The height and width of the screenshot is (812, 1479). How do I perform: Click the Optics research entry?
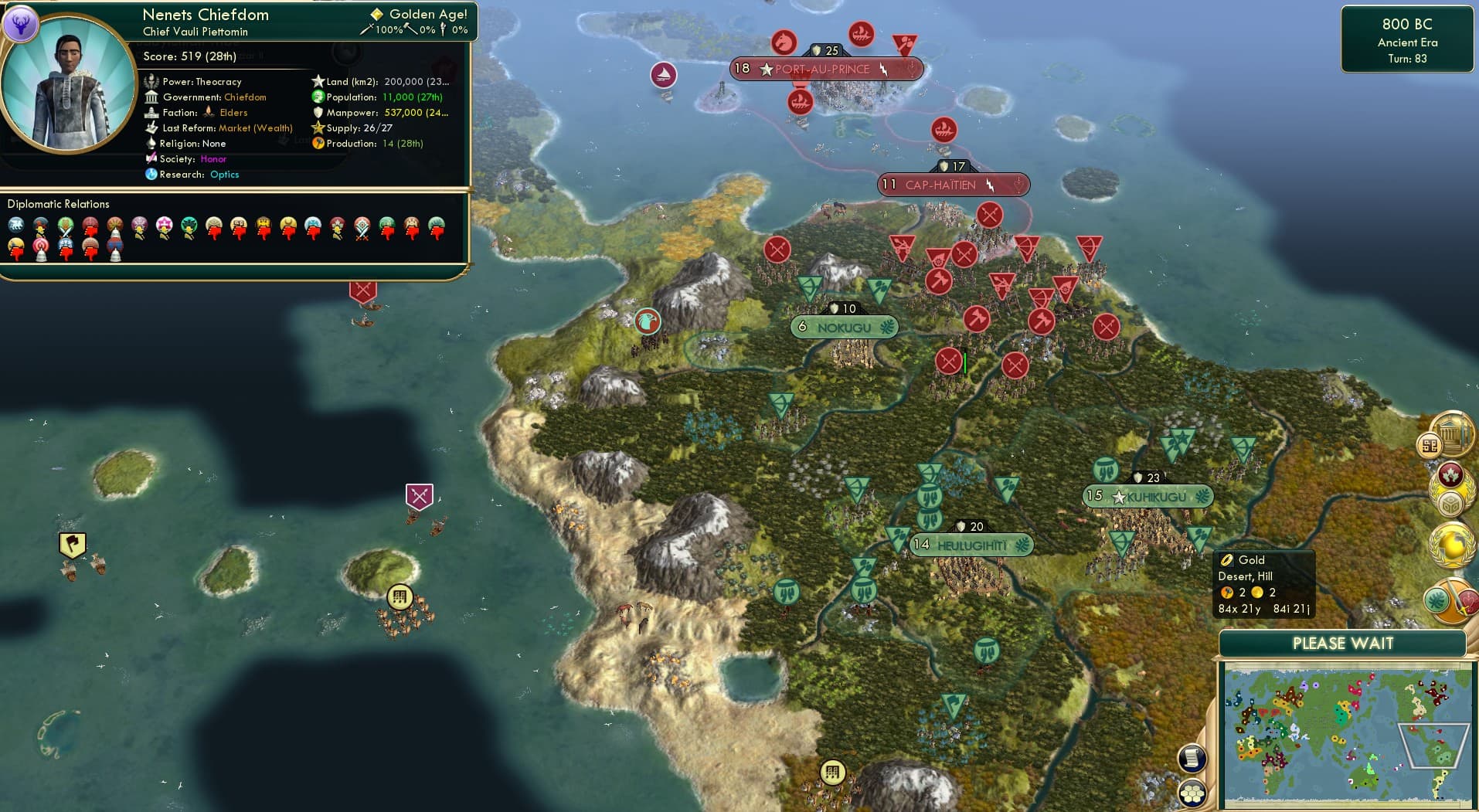point(224,175)
